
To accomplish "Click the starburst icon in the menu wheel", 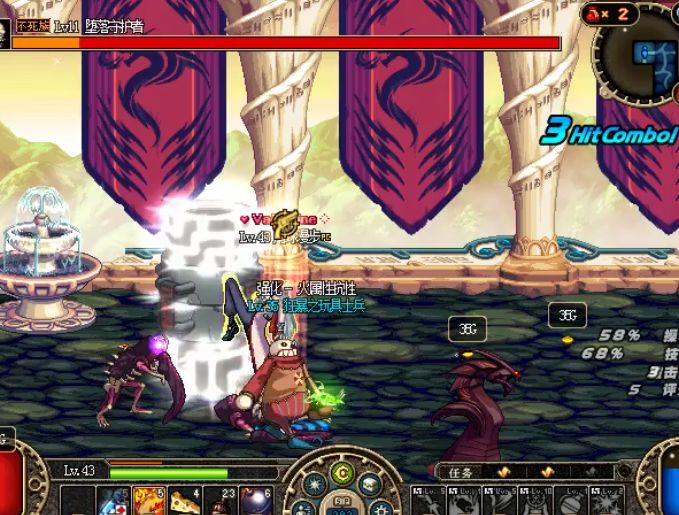I will [x=314, y=485].
